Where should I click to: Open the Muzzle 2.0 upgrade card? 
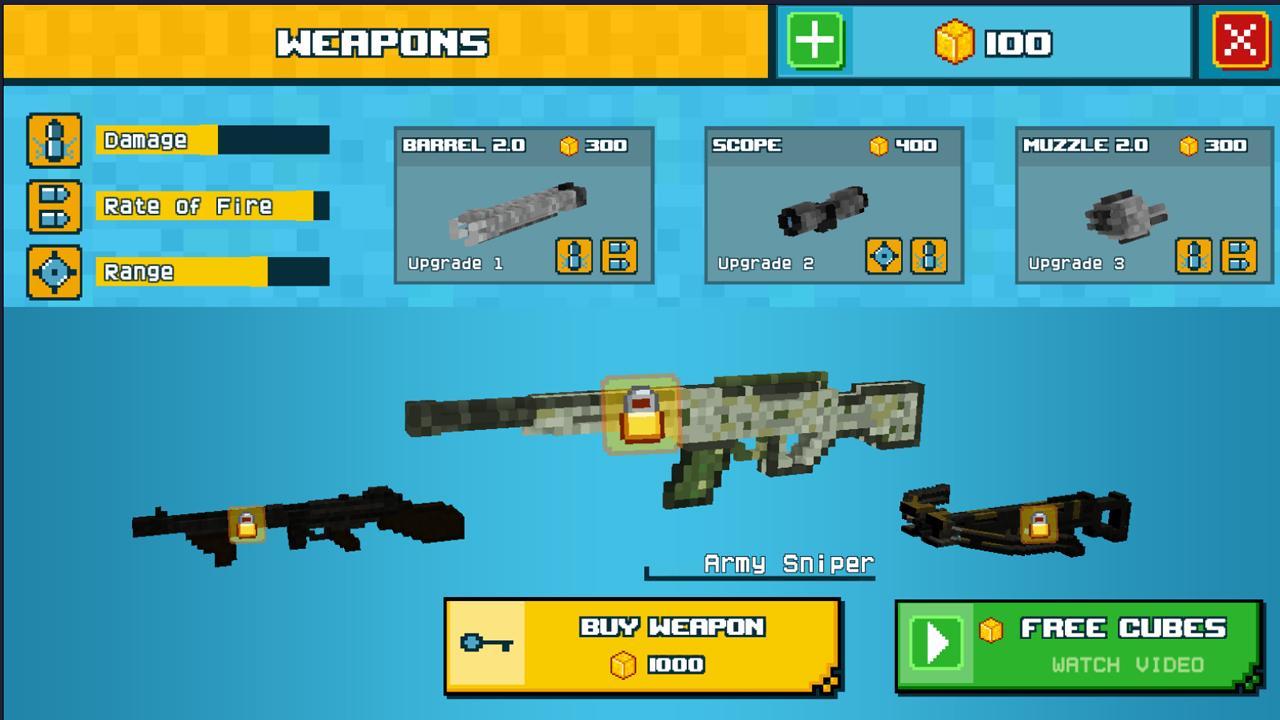coord(1145,205)
